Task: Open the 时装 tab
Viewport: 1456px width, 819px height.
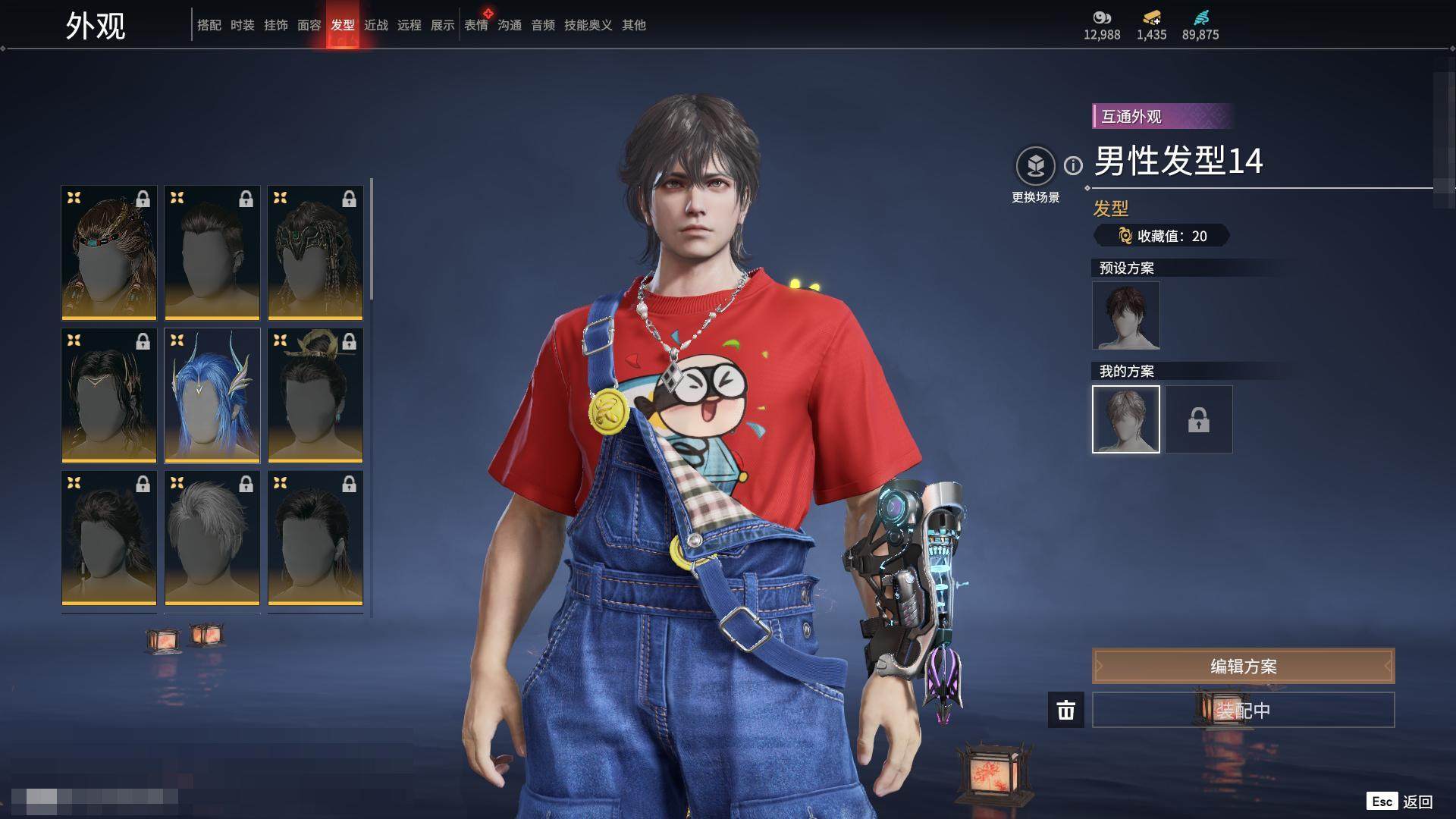Action: (x=242, y=25)
